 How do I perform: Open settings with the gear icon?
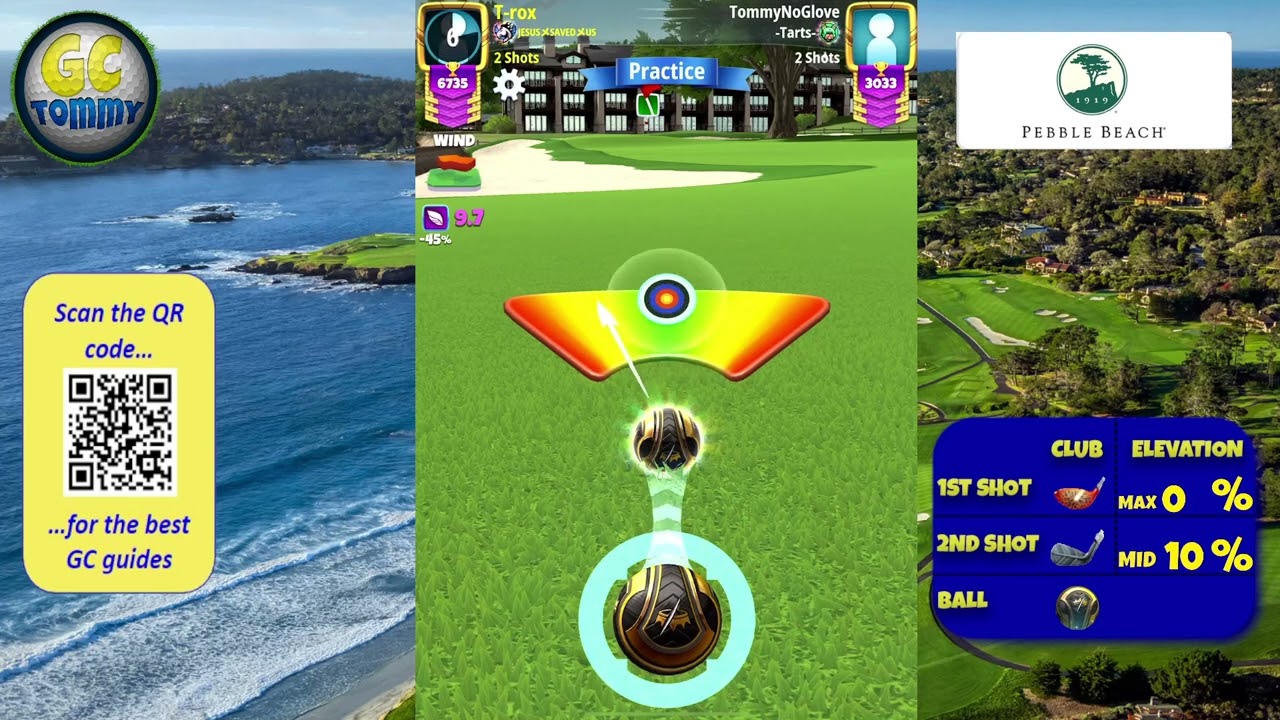click(509, 85)
